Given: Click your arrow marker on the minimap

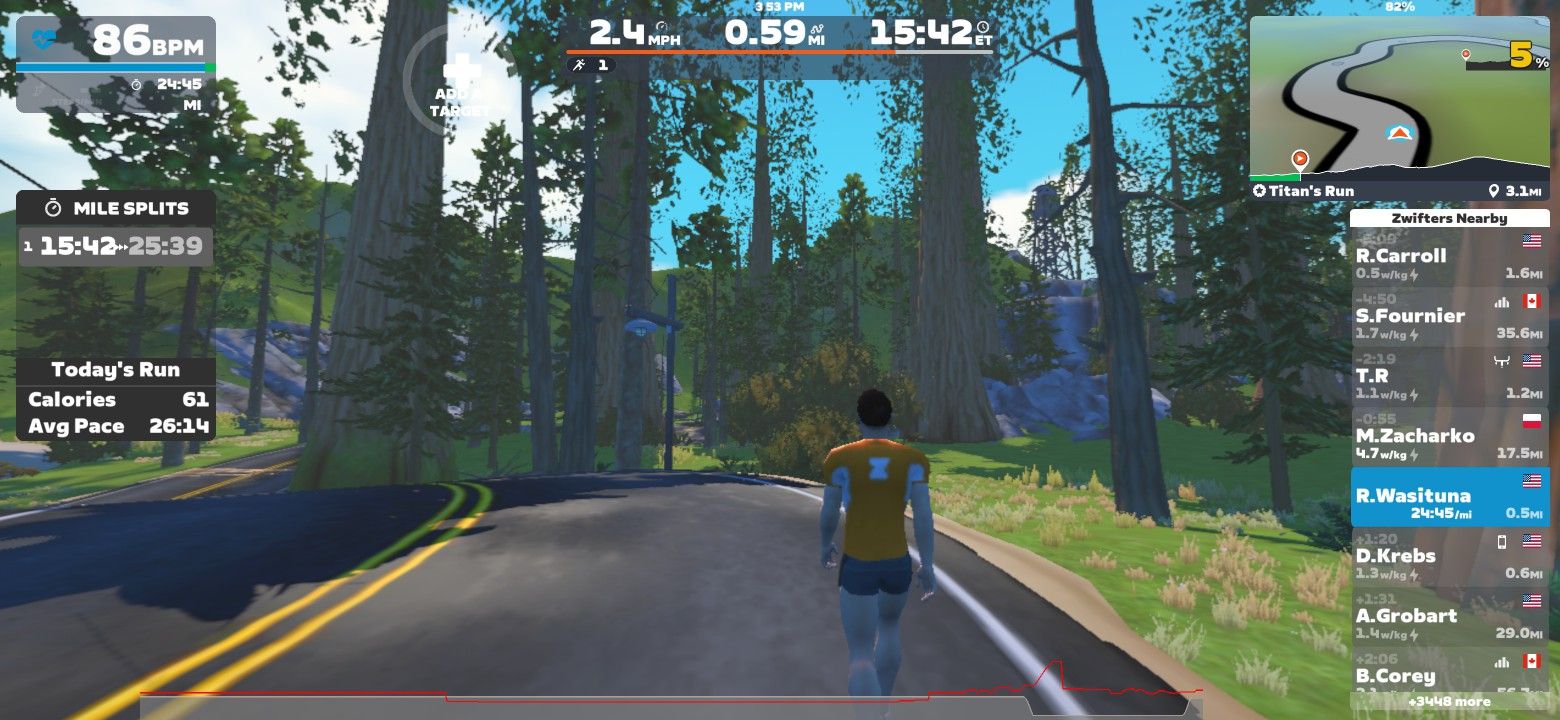Looking at the screenshot, I should [x=1400, y=132].
